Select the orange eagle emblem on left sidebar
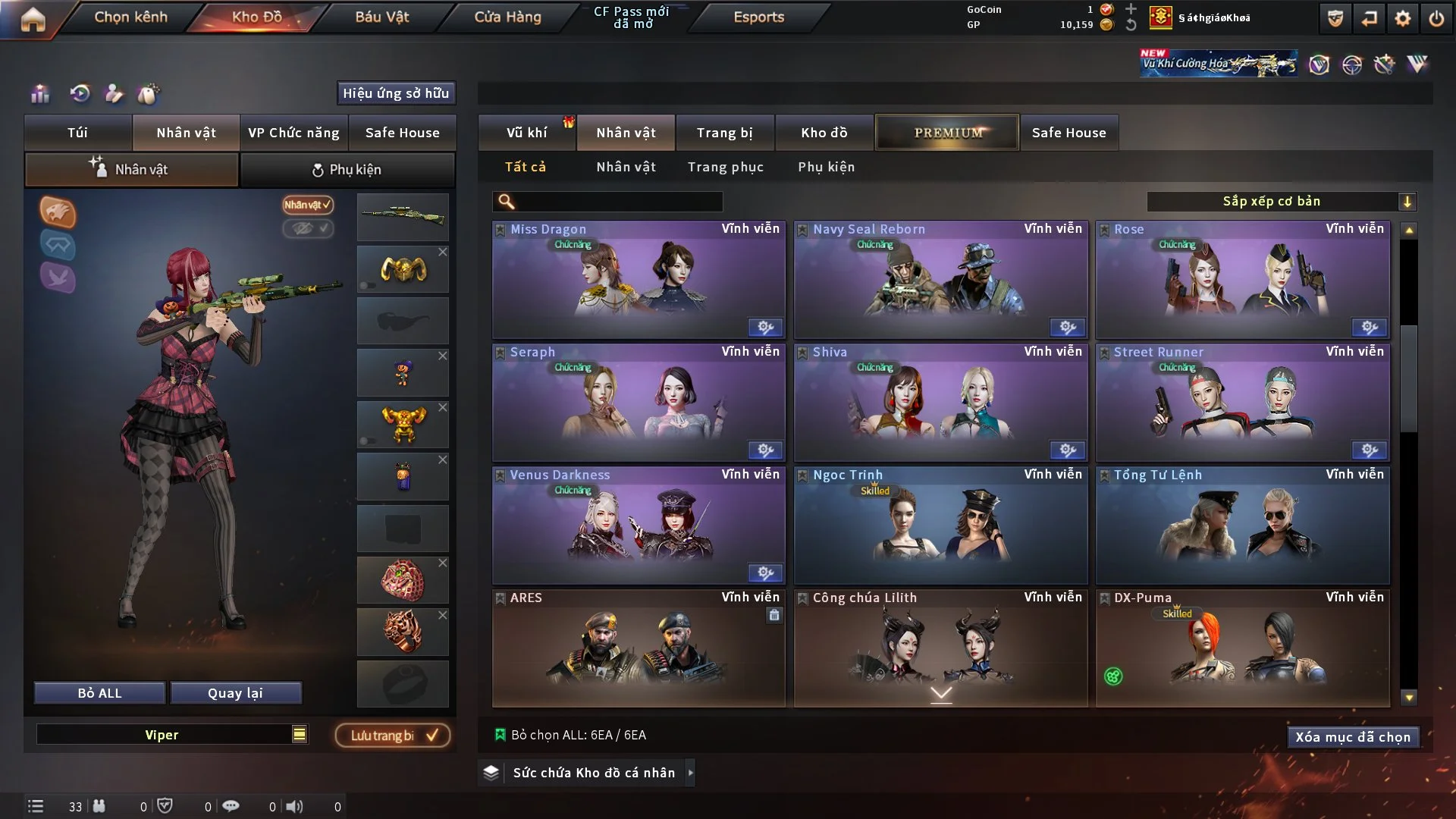Viewport: 1456px width, 819px height. coord(58,212)
